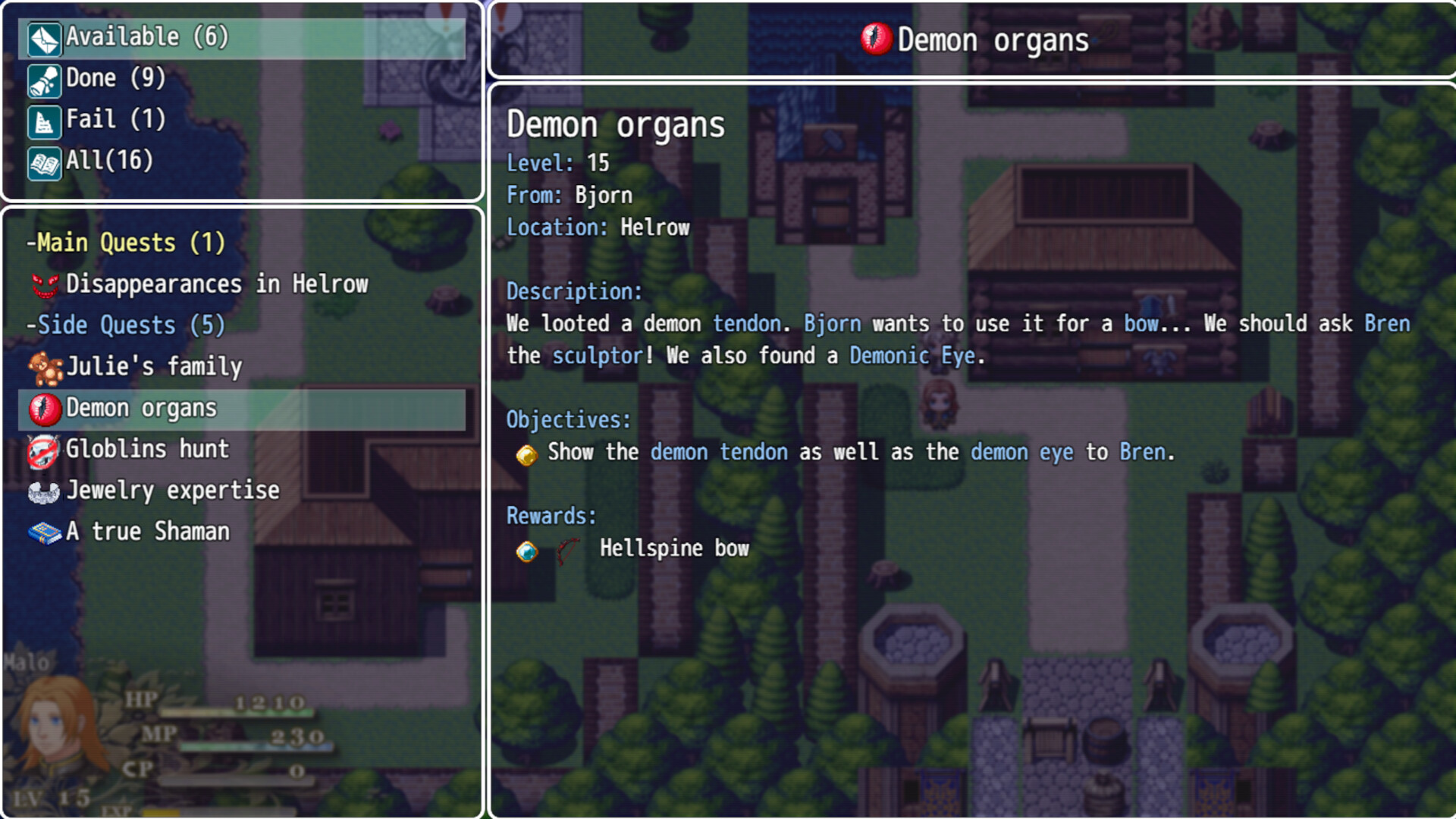This screenshot has height=819, width=1456.
Task: Open the Demonic Eye link in the description
Action: (912, 355)
